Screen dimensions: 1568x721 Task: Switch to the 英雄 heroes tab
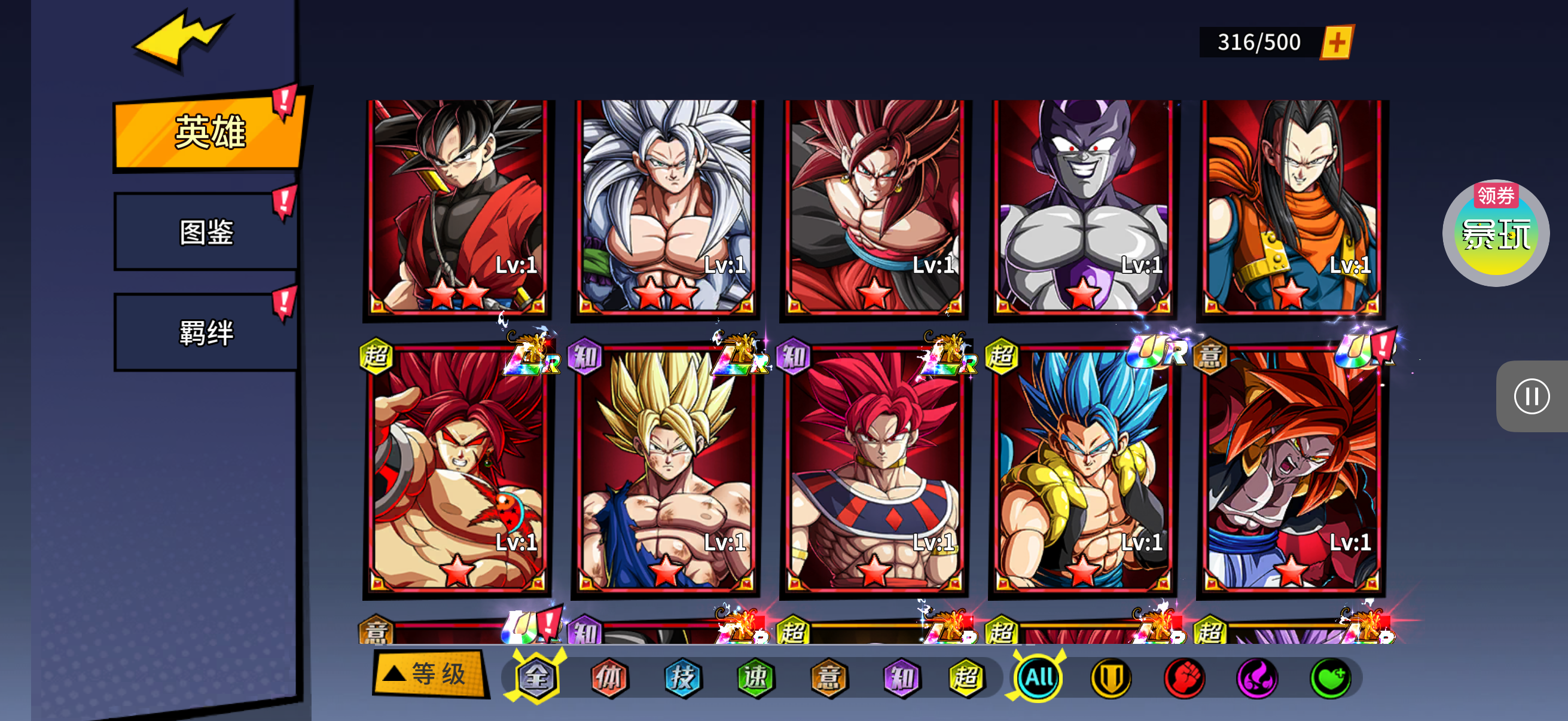coord(208,132)
